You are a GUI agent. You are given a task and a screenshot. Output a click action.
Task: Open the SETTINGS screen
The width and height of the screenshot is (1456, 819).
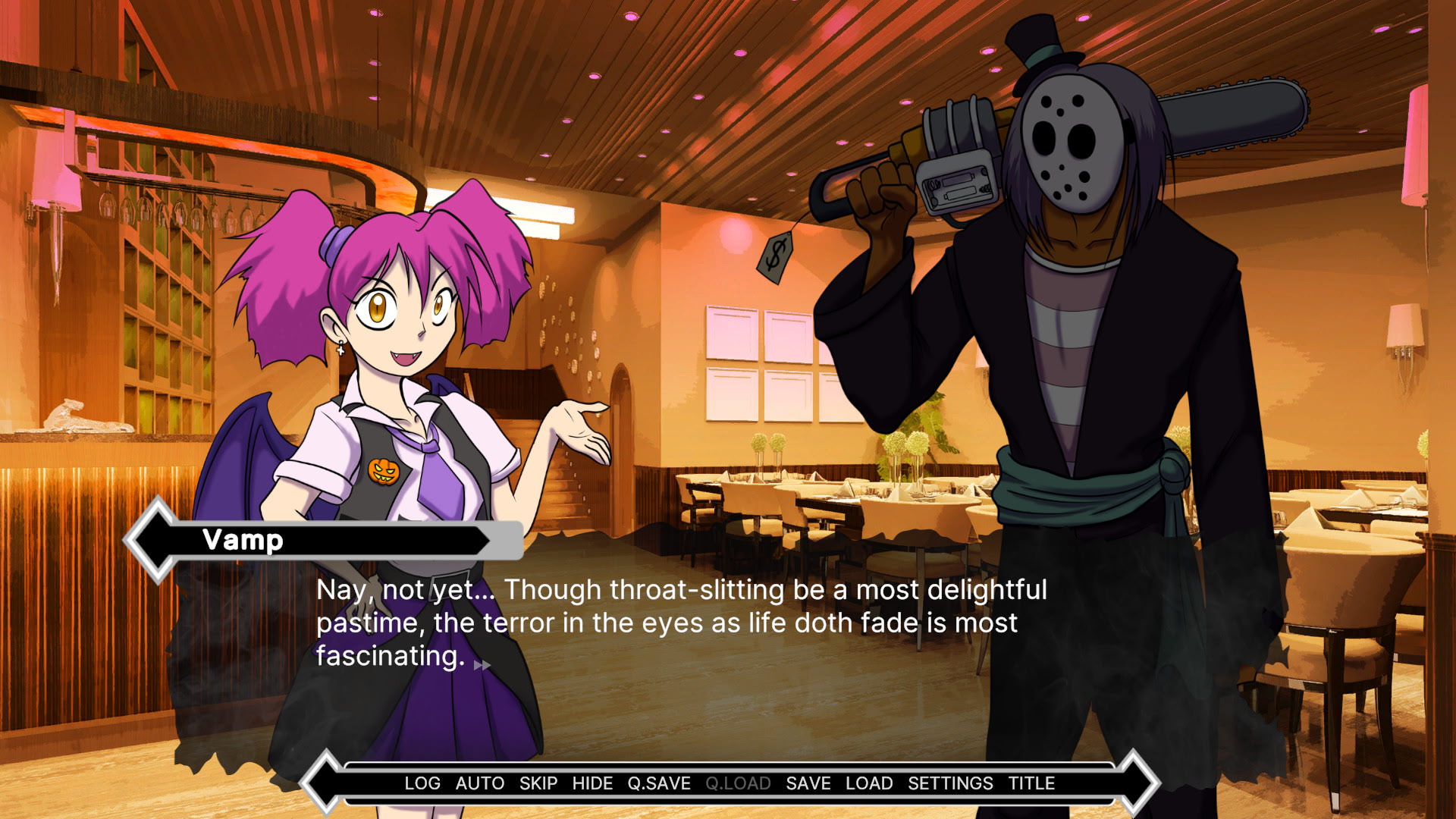click(950, 783)
